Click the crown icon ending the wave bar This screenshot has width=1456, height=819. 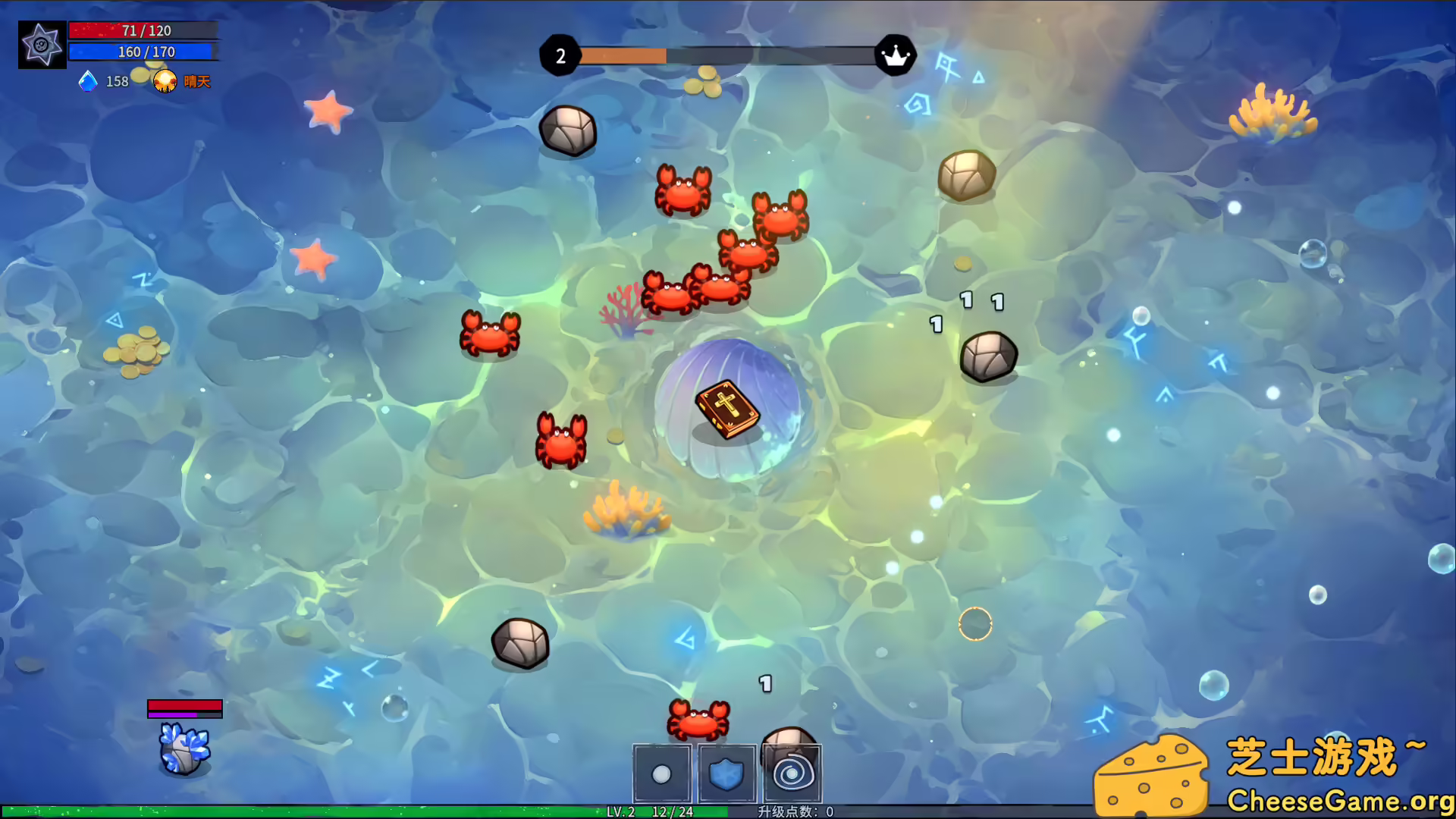tap(896, 54)
